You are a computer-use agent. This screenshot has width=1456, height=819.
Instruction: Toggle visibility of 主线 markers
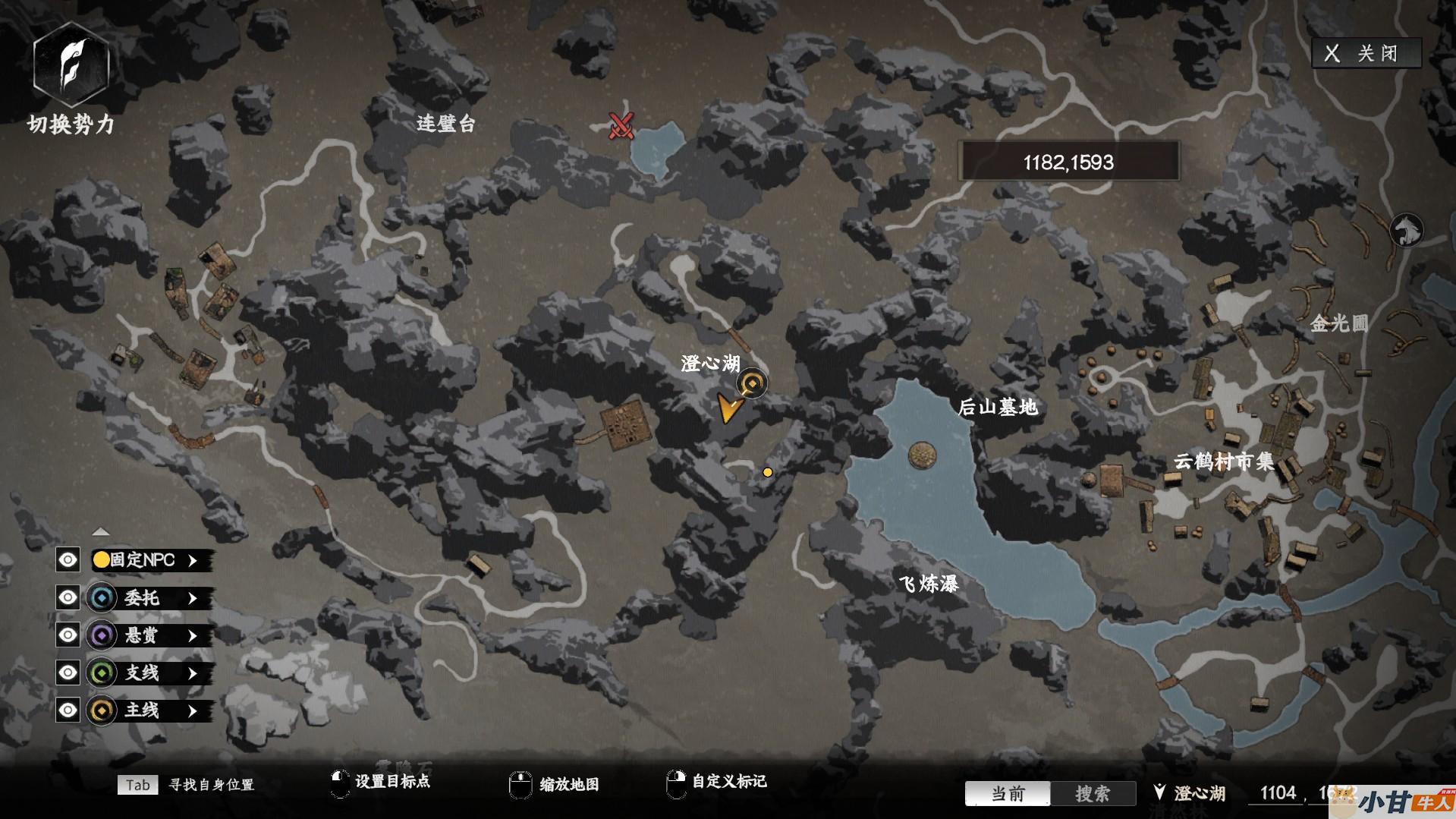(68, 710)
